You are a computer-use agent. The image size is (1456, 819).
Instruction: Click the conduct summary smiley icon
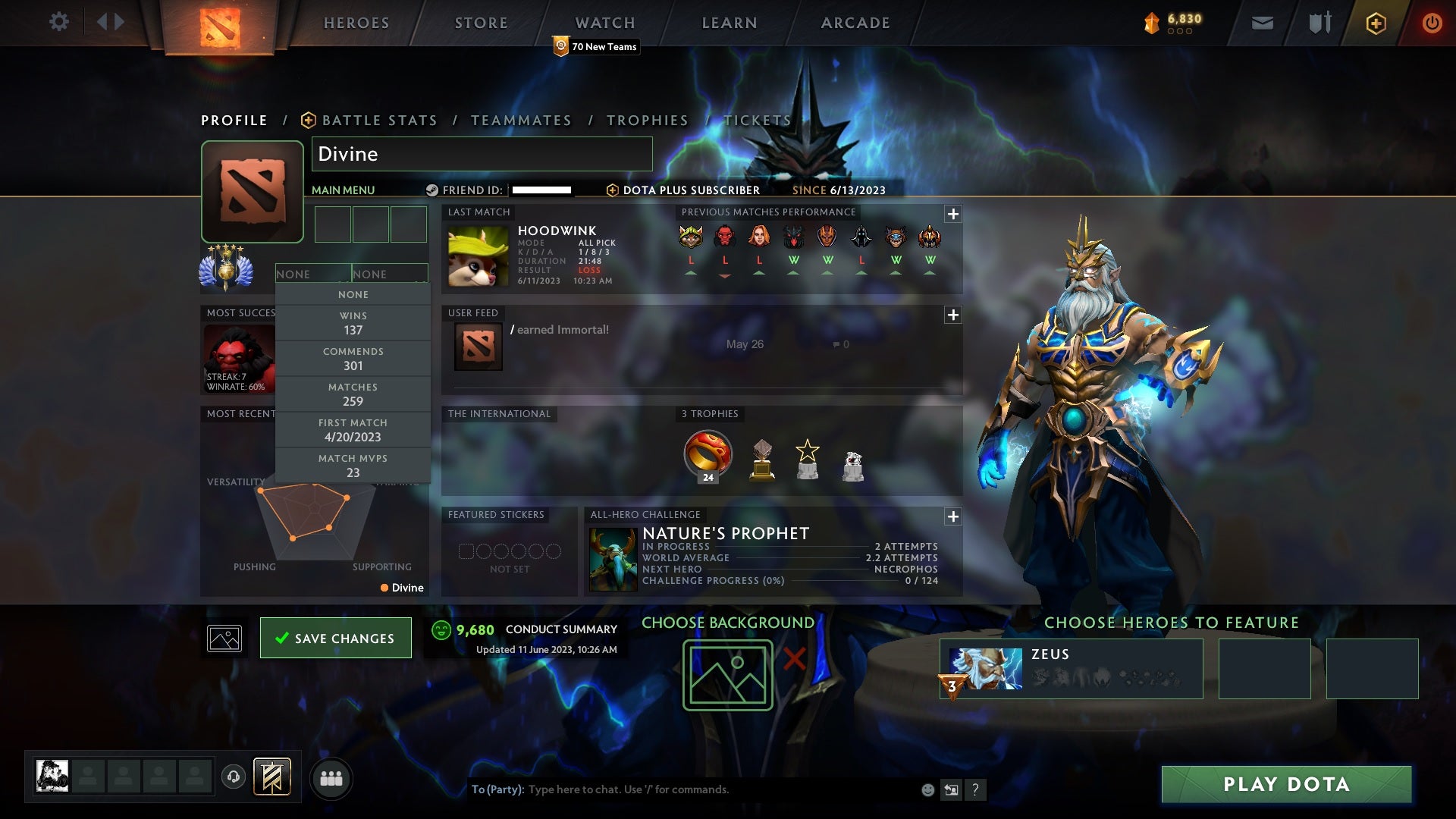coord(442,629)
